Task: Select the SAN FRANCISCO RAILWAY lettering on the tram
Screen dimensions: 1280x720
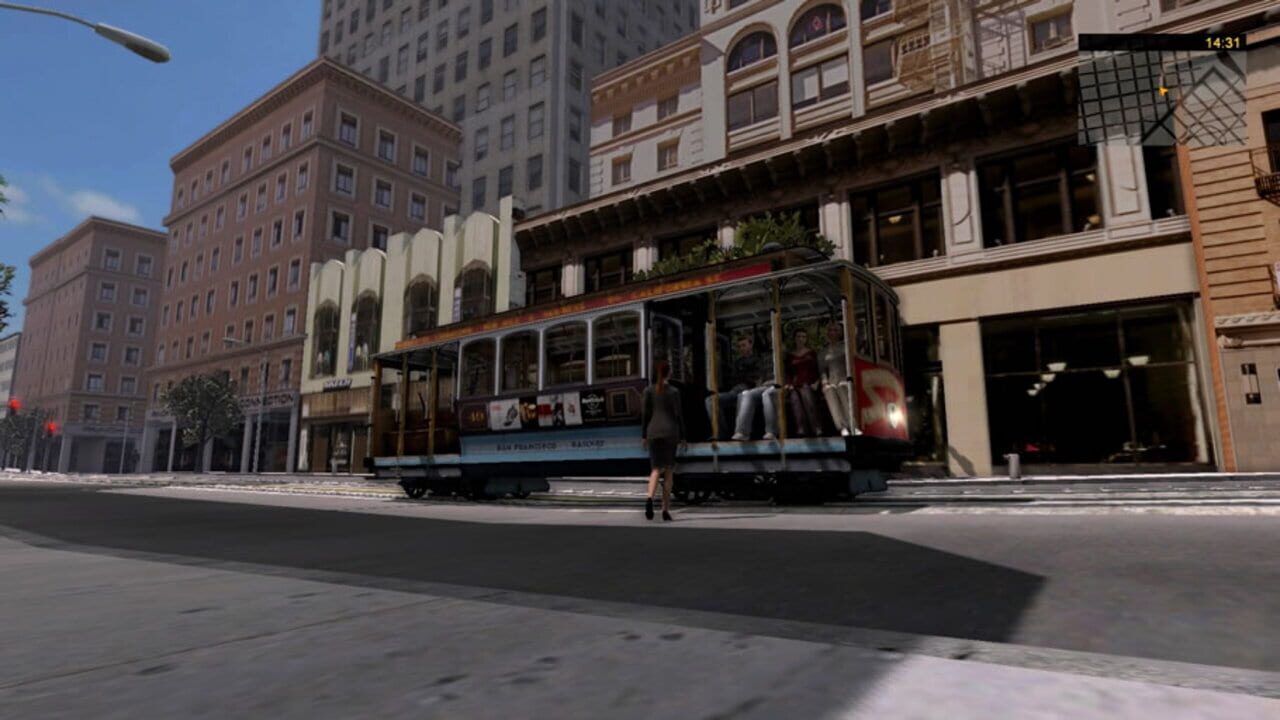Action: click(548, 443)
